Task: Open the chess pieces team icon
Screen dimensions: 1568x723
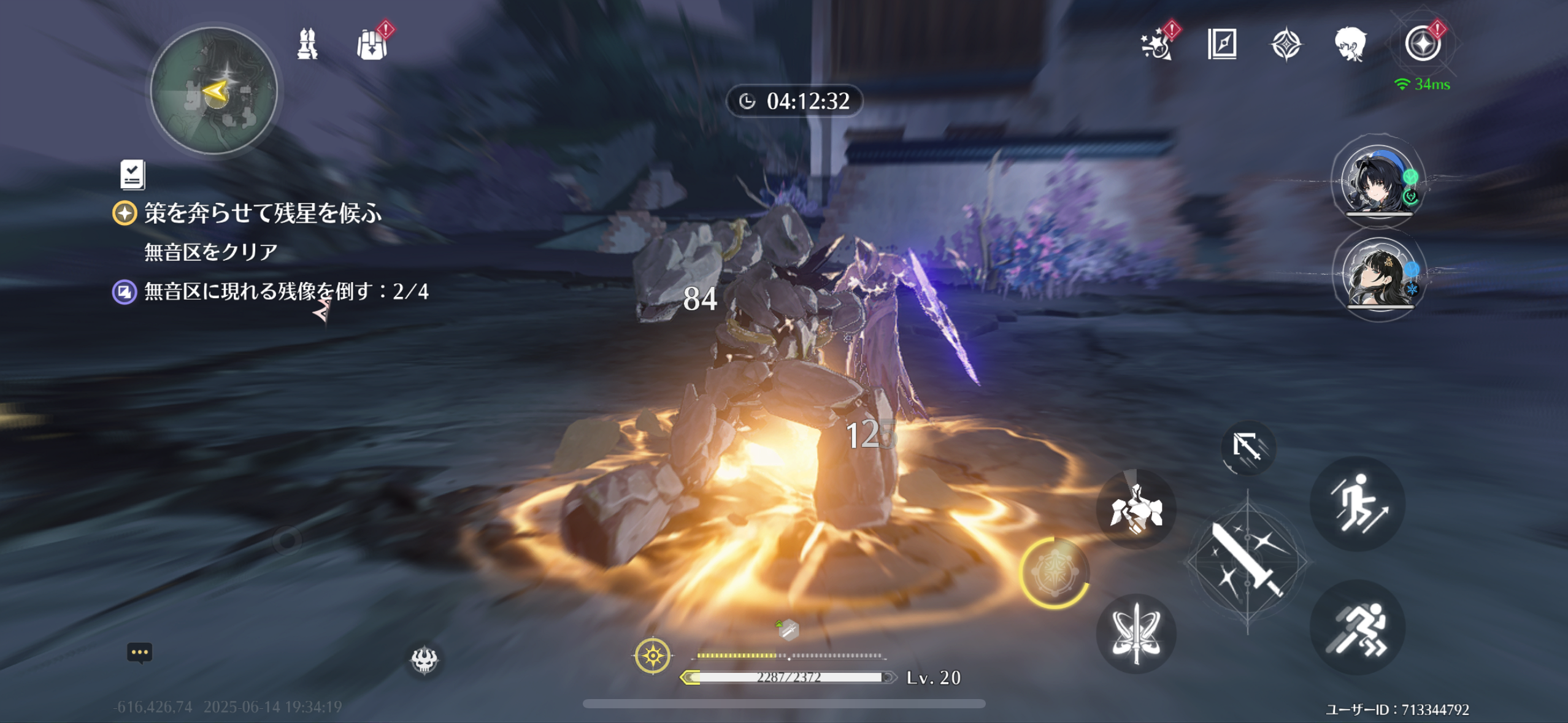Action: (307, 44)
